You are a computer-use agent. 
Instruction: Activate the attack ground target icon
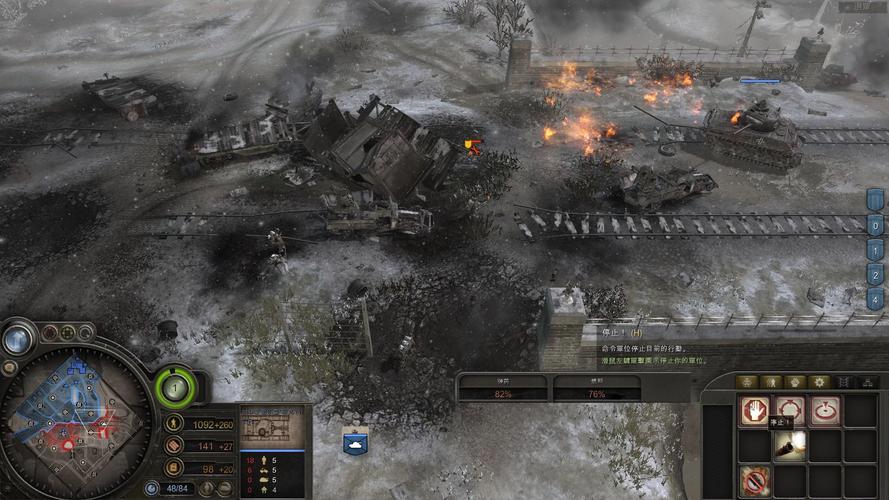824,411
